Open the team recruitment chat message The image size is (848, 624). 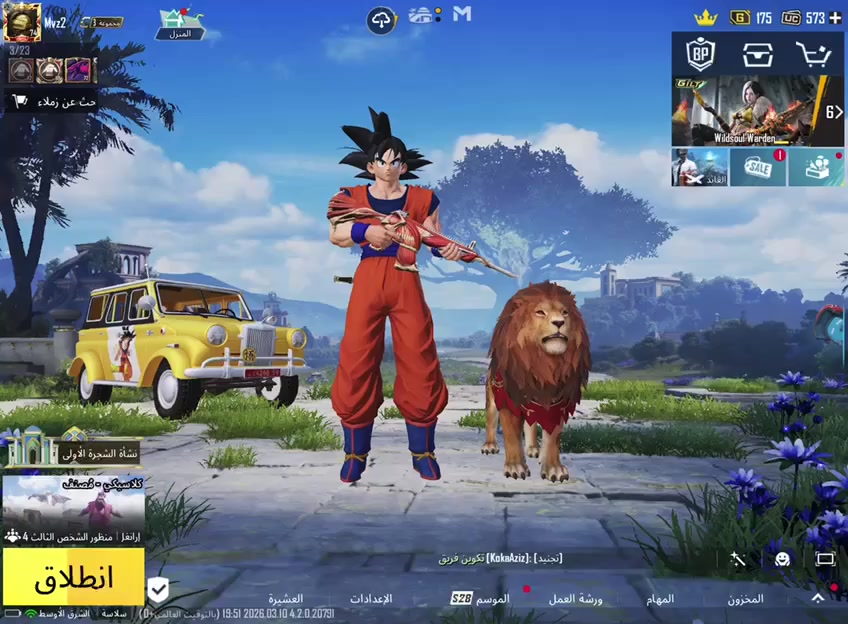click(500, 558)
